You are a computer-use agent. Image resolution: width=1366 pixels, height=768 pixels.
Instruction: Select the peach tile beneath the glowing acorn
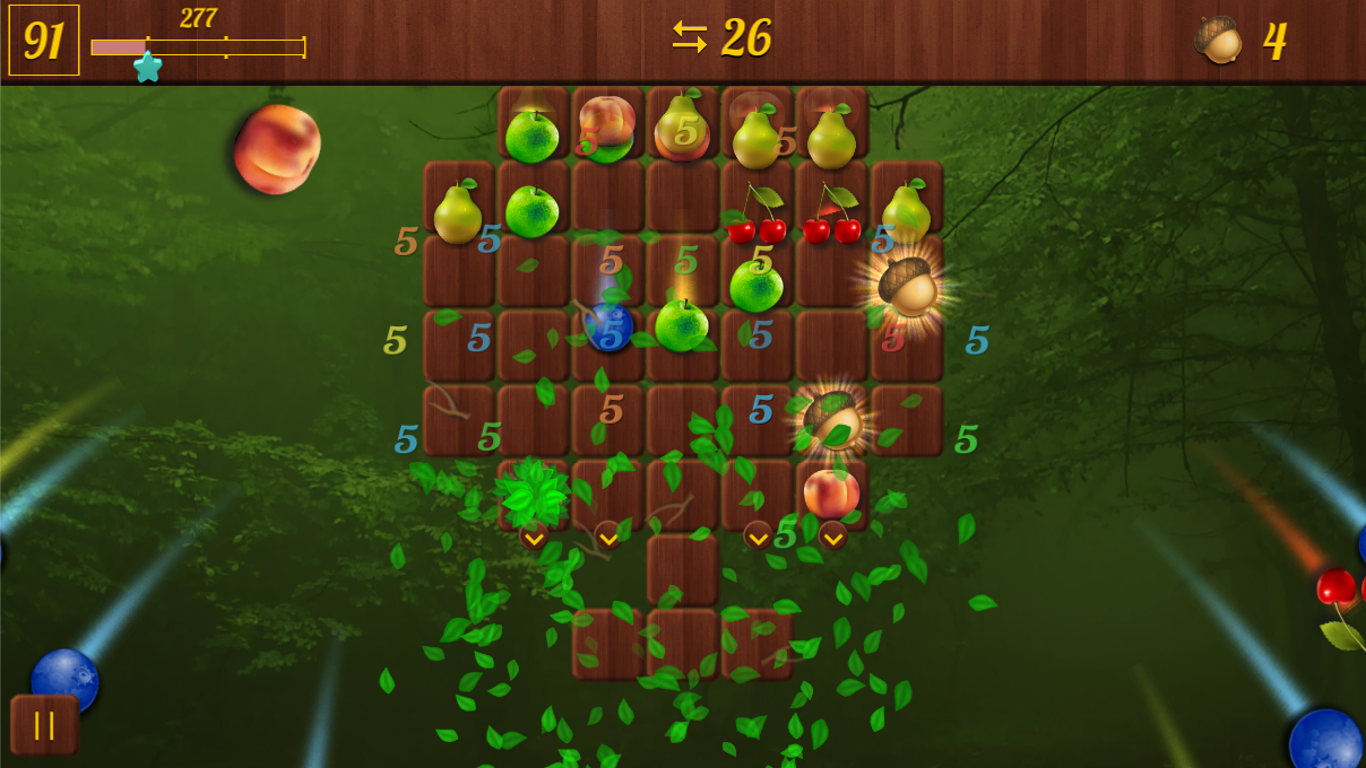pos(831,493)
